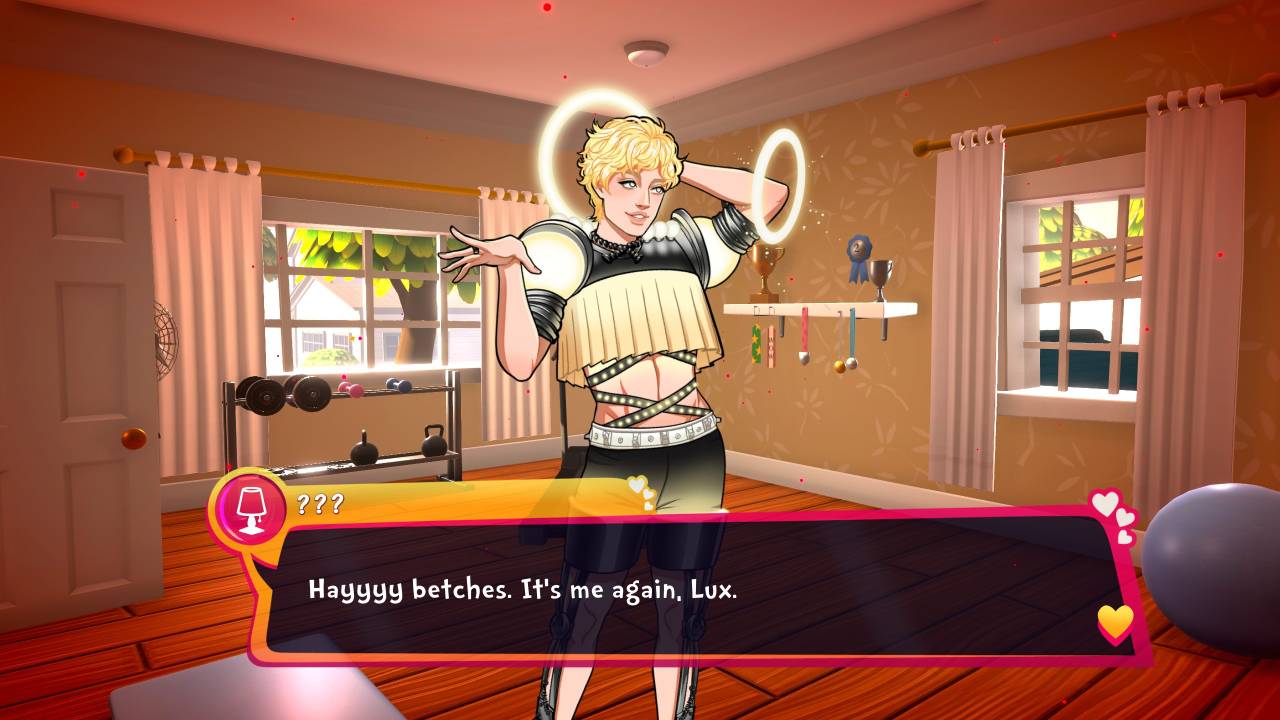Image resolution: width=1280 pixels, height=720 pixels.
Task: Click the yellow heart to continue dialogue
Action: tap(1115, 622)
